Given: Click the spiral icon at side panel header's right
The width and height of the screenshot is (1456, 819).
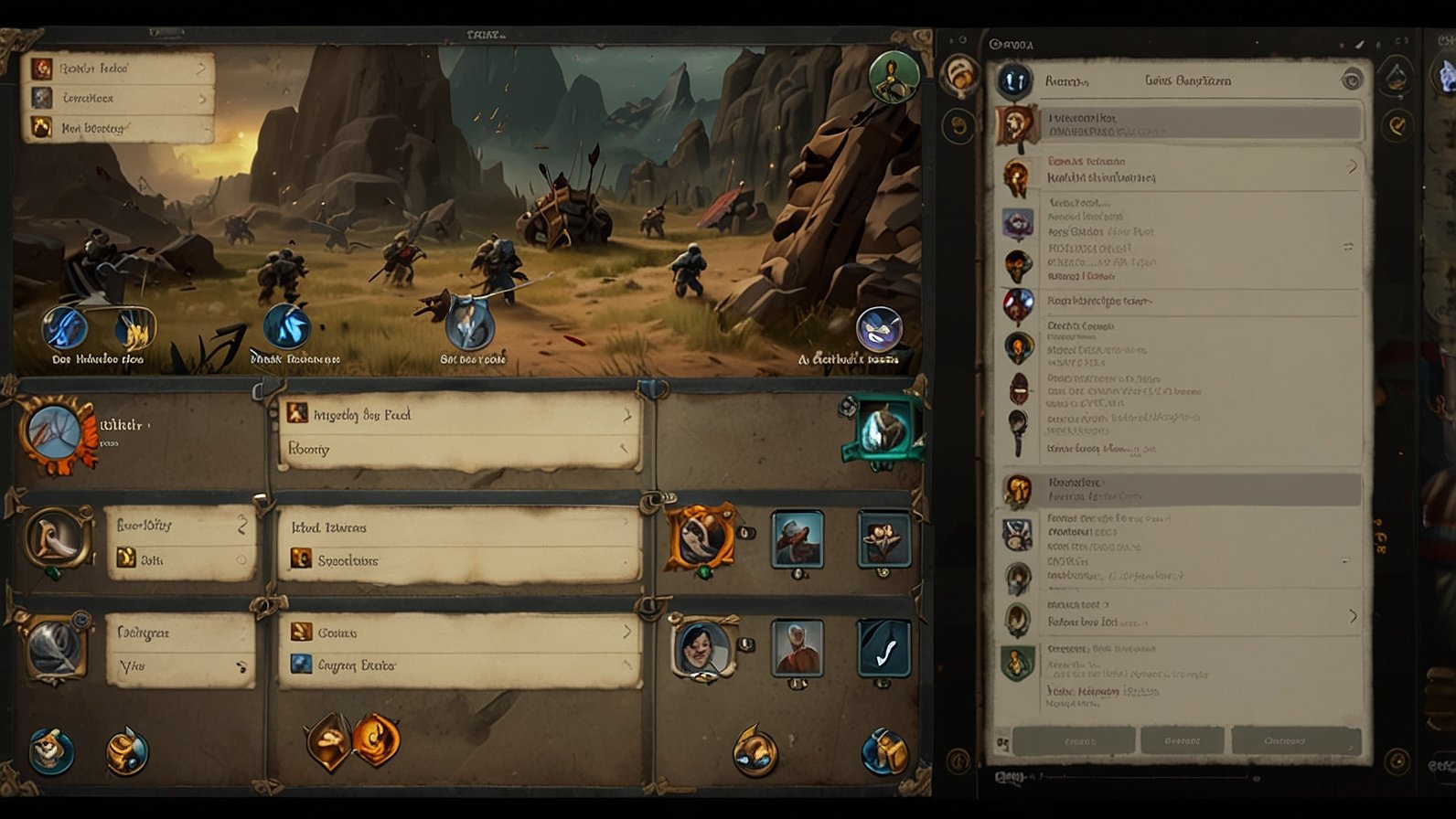Looking at the screenshot, I should point(1351,80).
